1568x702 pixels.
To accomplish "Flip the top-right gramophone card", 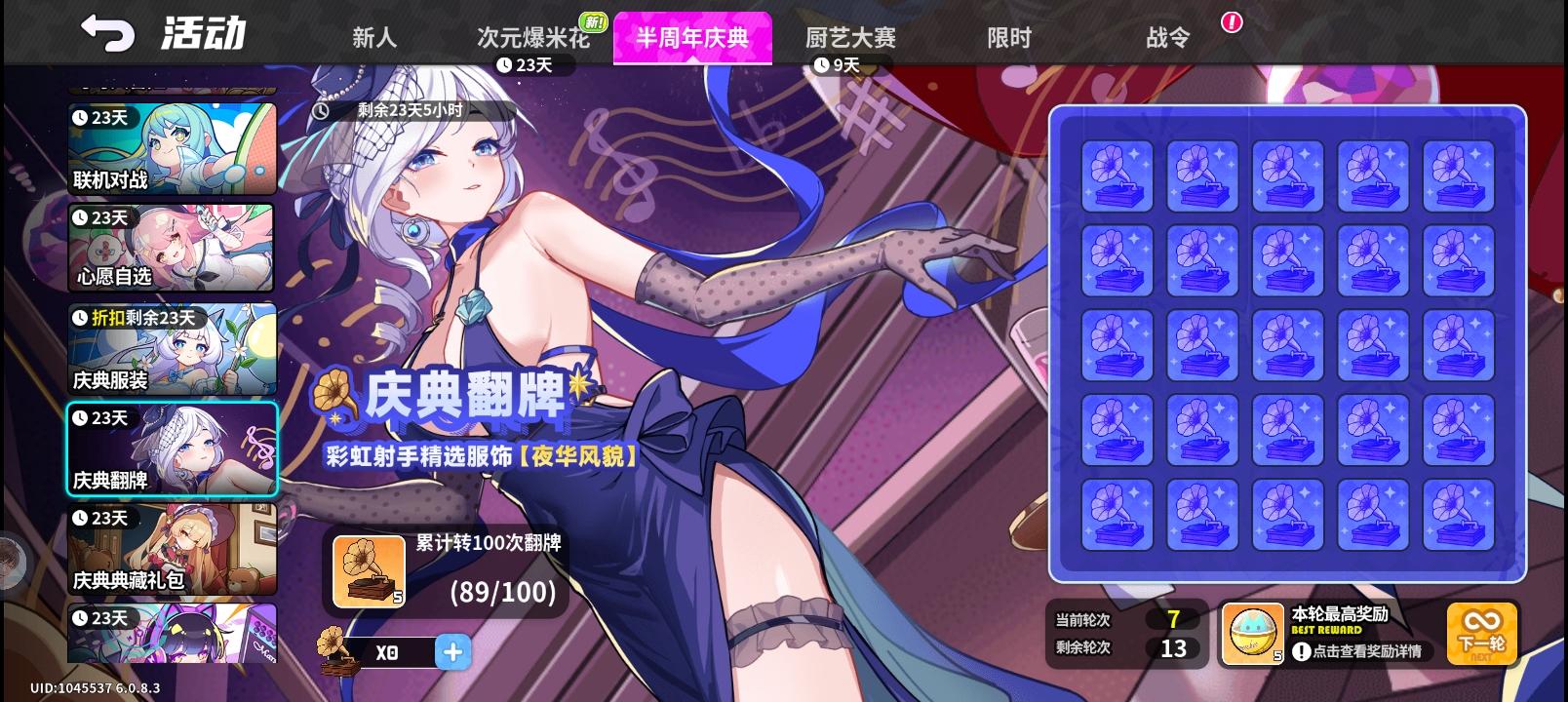I will [1458, 175].
